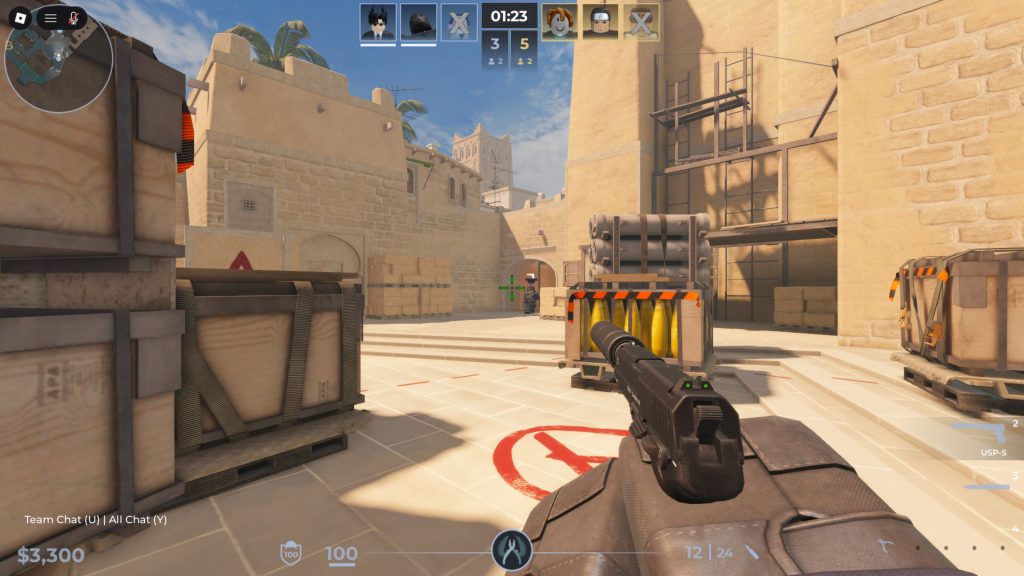
Task: Unmute the microphone icon
Action: click(74, 19)
